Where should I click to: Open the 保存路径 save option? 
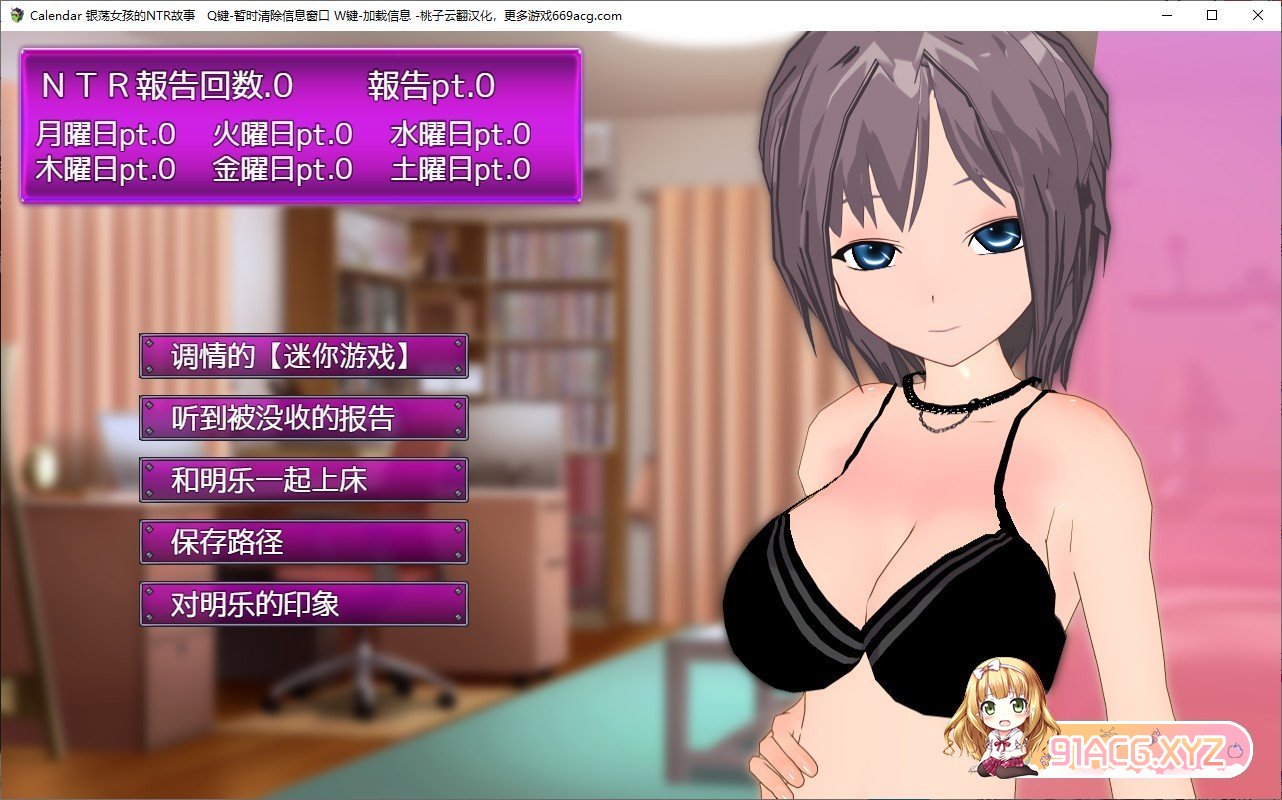[x=304, y=543]
